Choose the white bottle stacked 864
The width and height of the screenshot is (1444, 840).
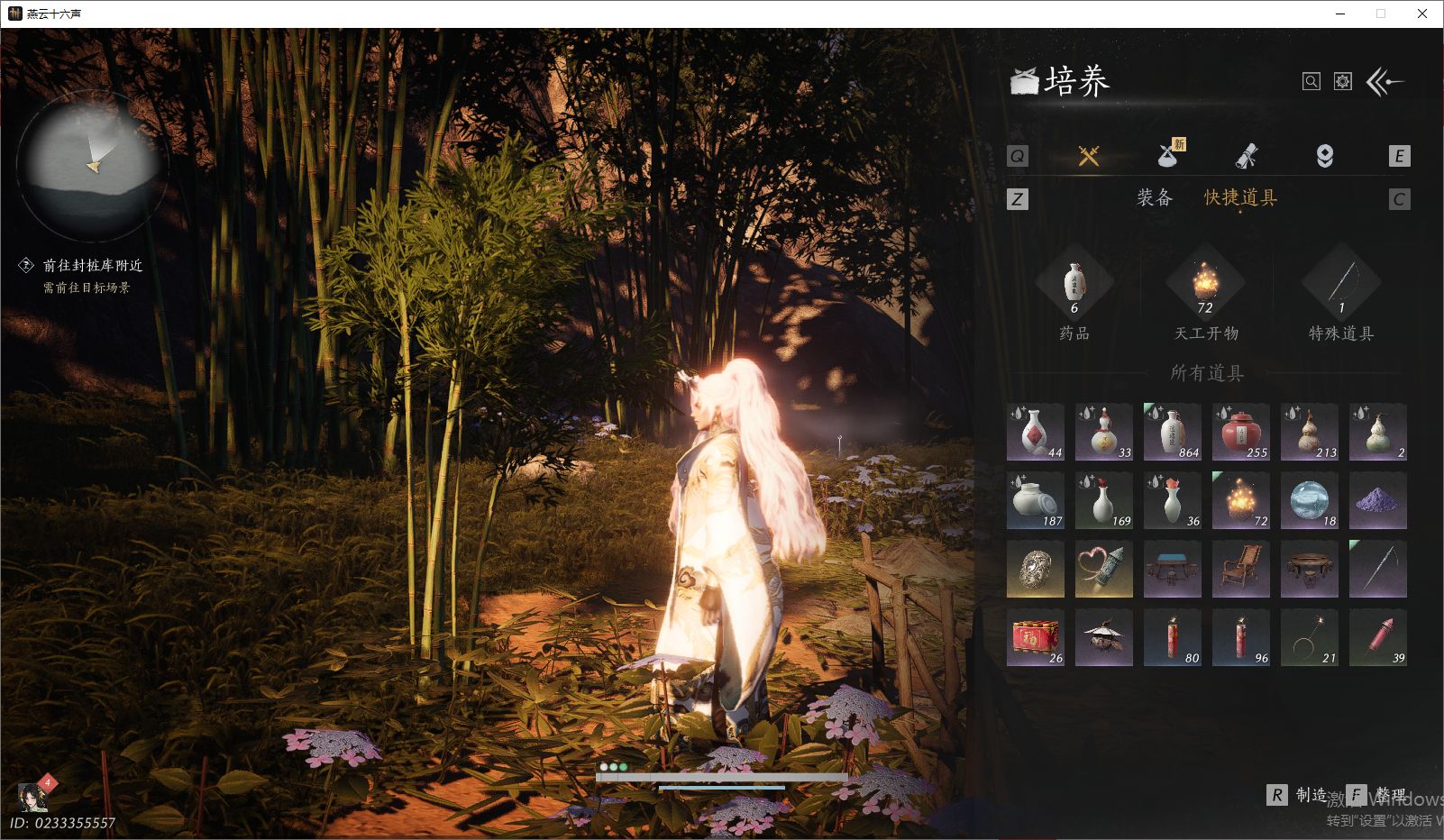(x=1172, y=432)
